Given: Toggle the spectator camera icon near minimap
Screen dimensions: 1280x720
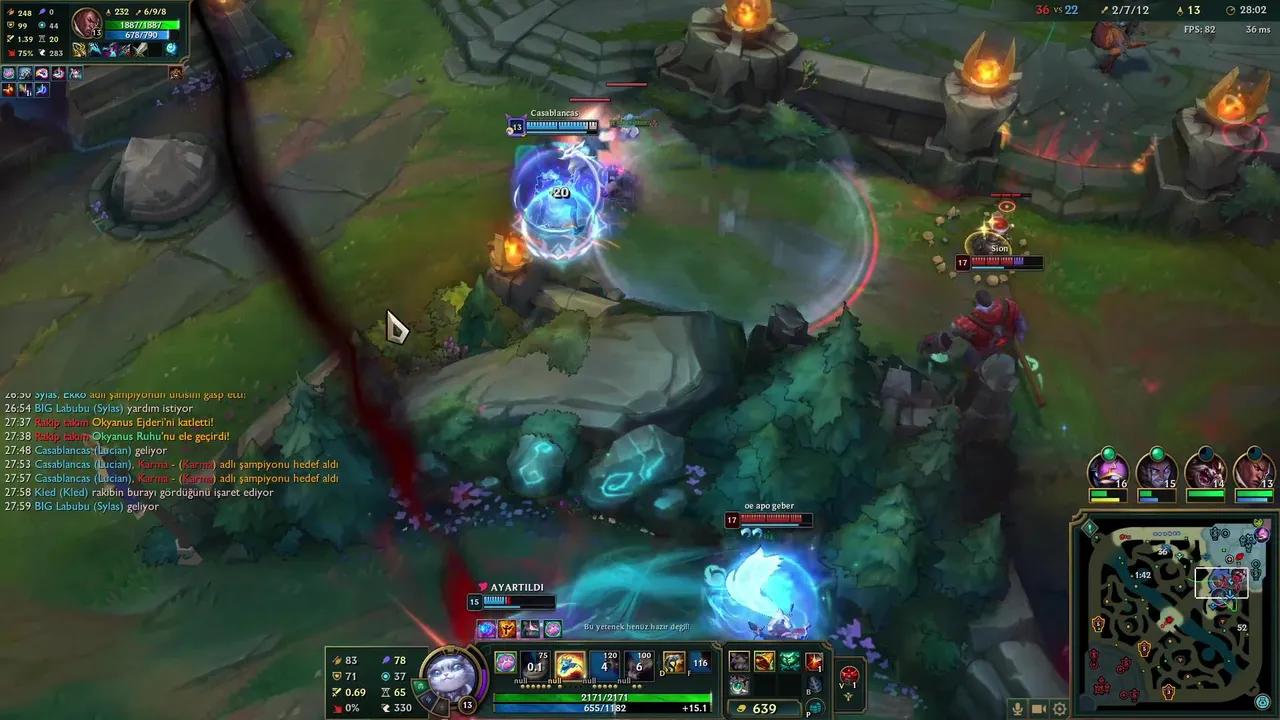Looking at the screenshot, I should click(x=1038, y=708).
